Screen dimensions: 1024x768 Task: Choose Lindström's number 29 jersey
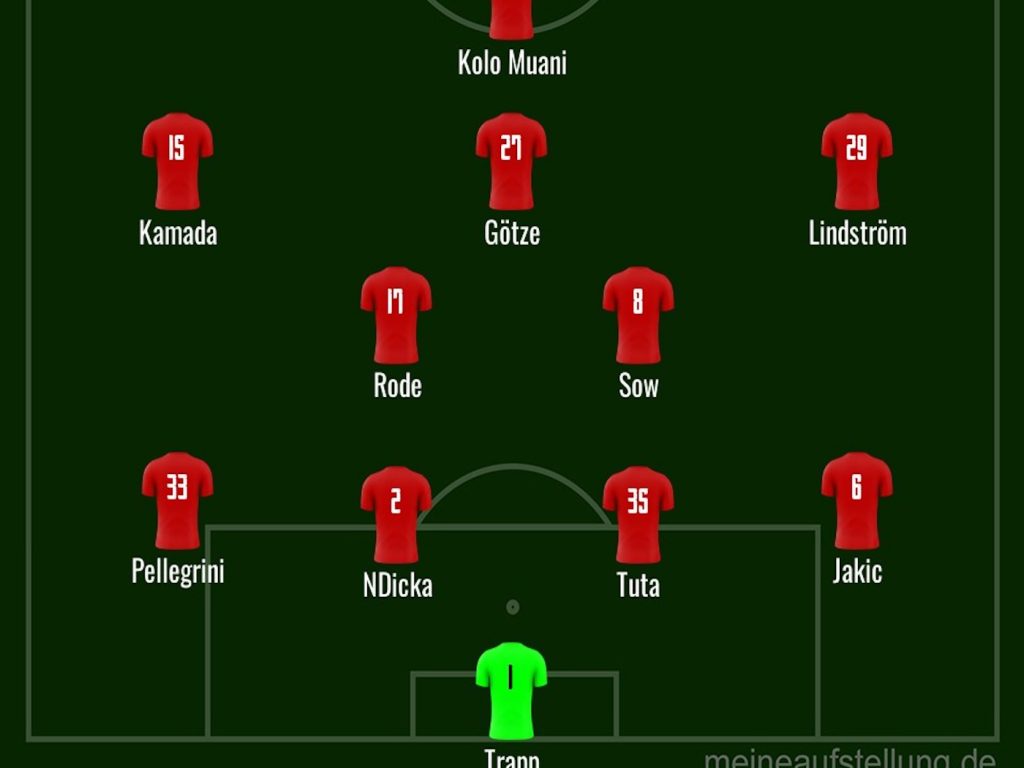[x=857, y=160]
